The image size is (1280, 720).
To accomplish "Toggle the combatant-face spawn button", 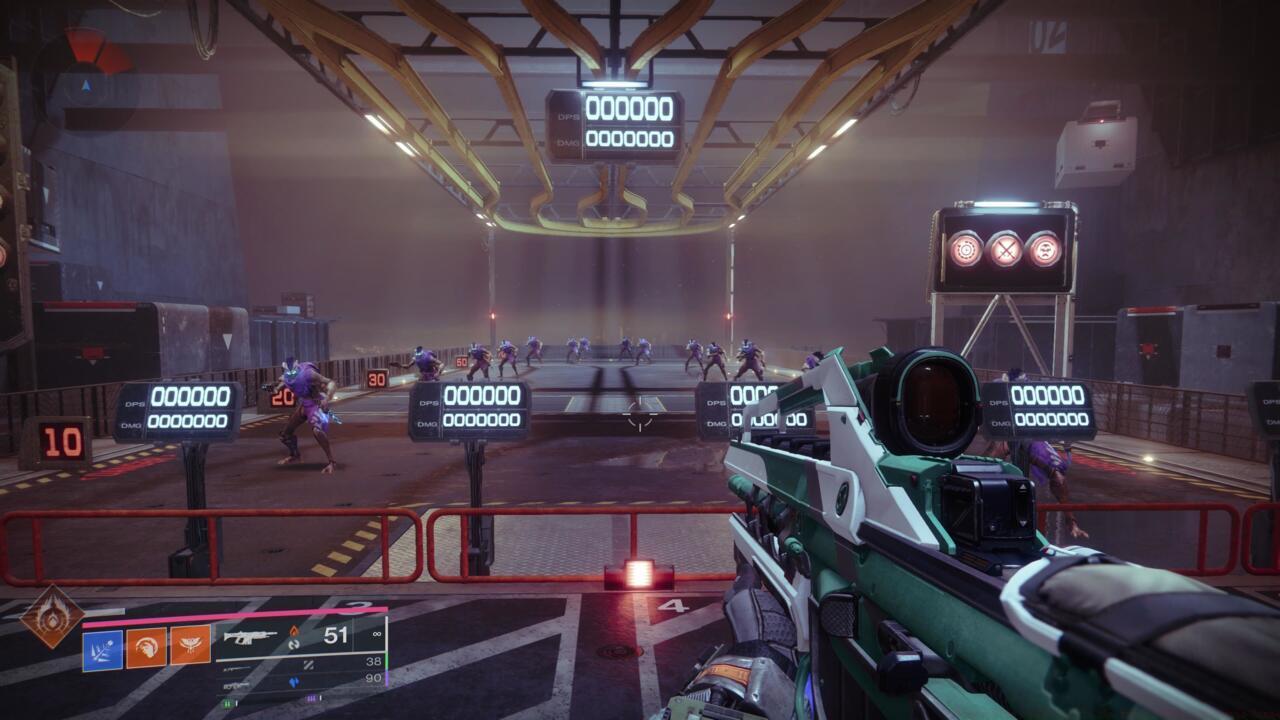I will [x=1044, y=250].
